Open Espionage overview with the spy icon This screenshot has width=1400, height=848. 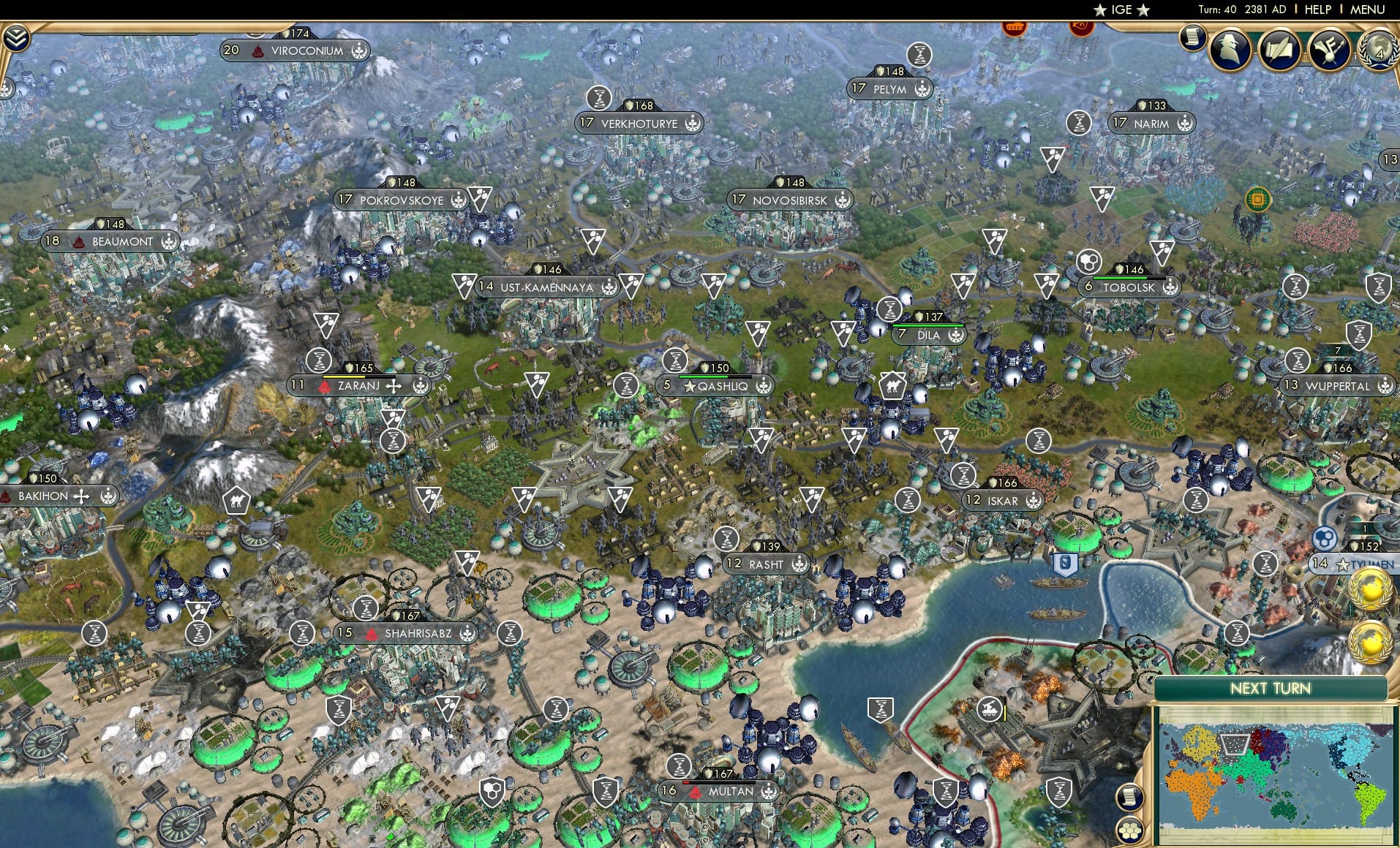pyautogui.click(x=1231, y=49)
